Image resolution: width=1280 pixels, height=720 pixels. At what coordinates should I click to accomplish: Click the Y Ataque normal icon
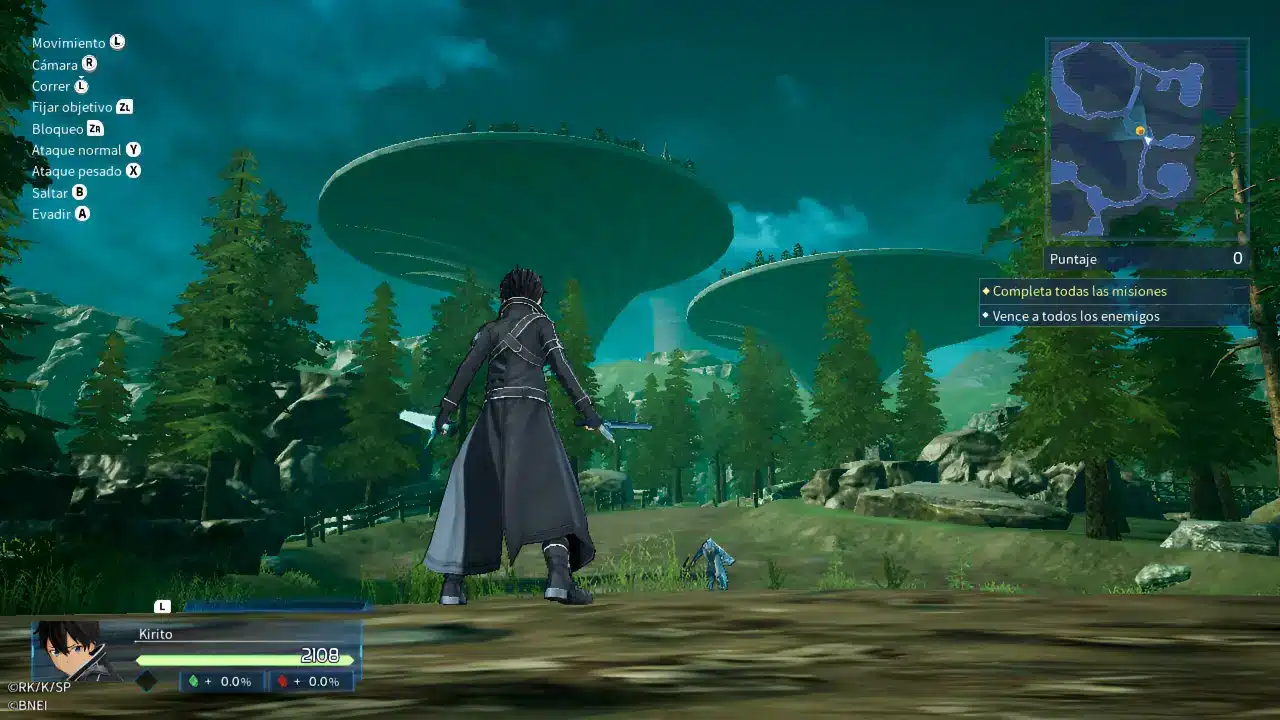tap(132, 149)
